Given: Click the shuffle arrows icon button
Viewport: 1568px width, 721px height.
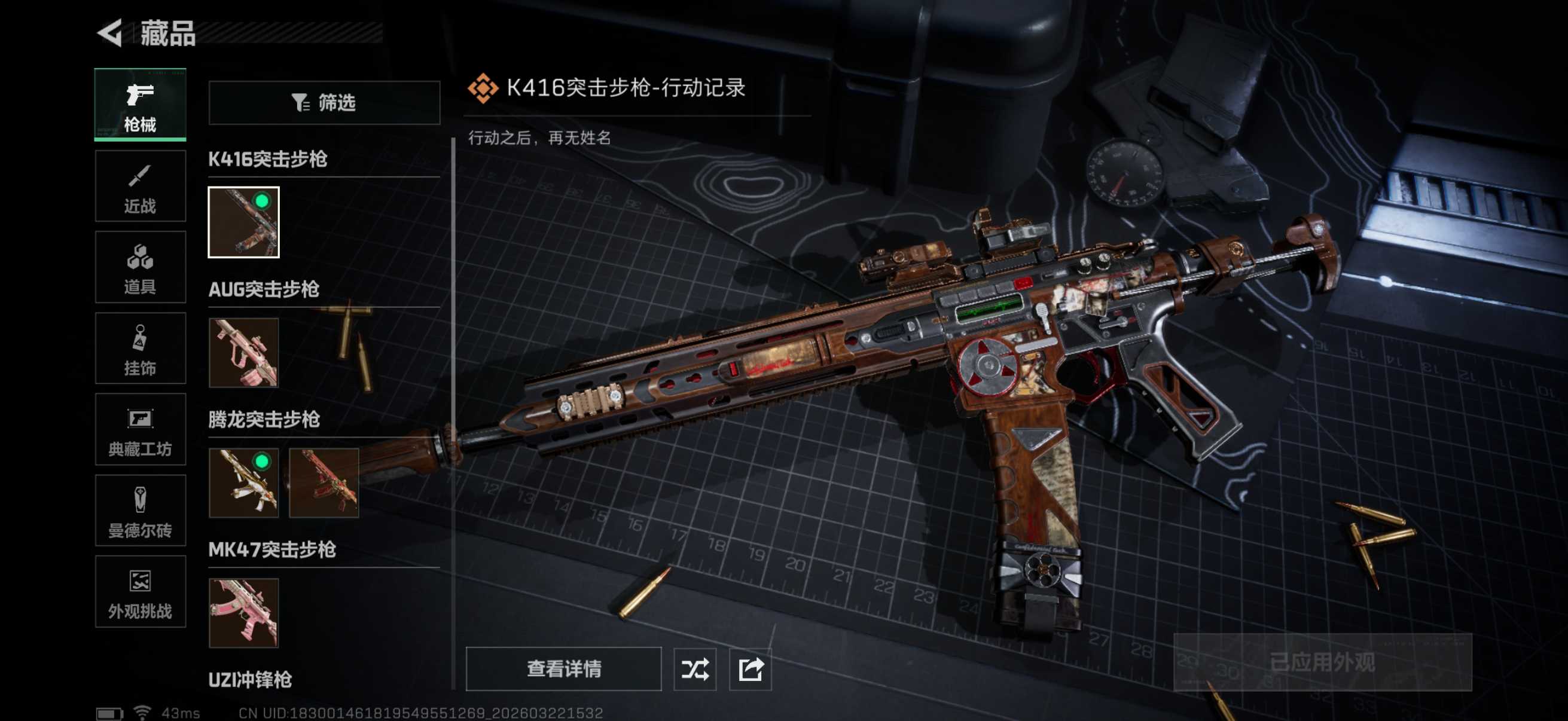Looking at the screenshot, I should [x=694, y=668].
